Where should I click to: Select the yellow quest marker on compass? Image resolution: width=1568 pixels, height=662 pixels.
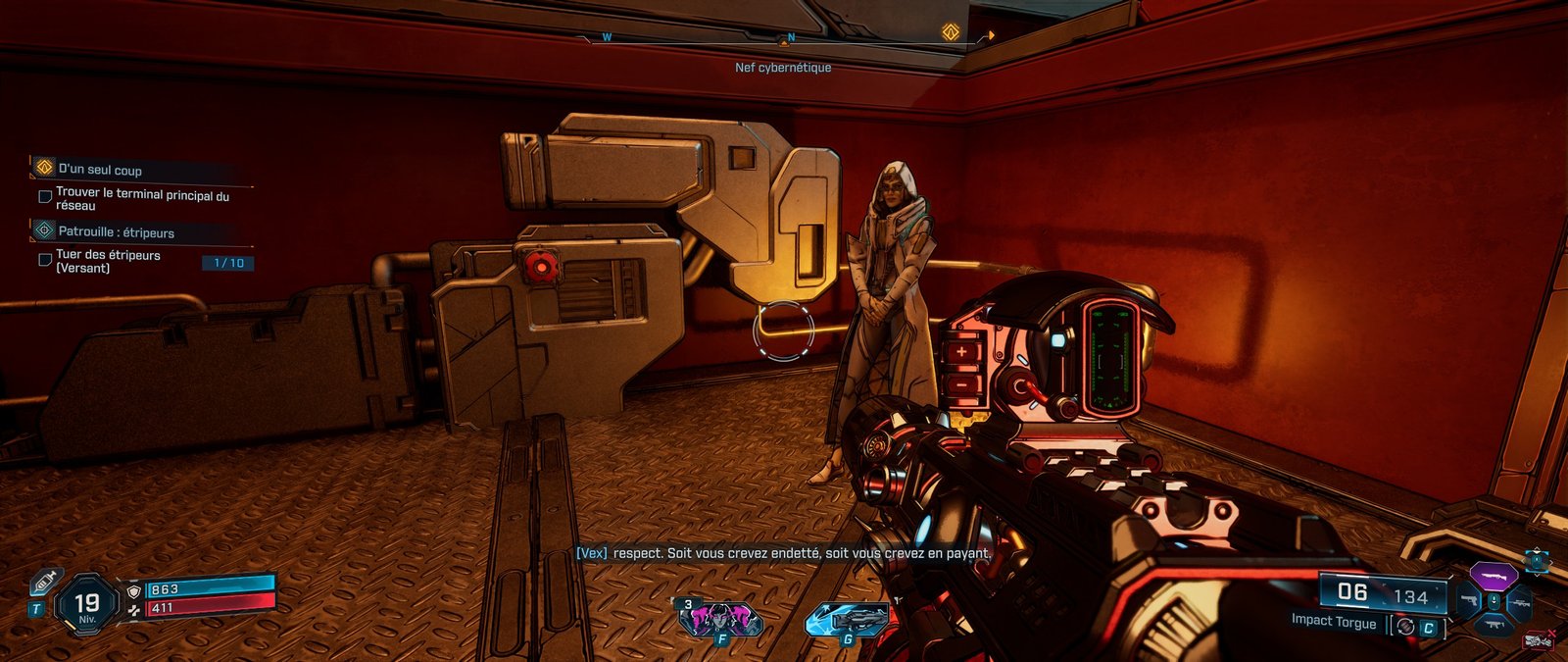(950, 32)
